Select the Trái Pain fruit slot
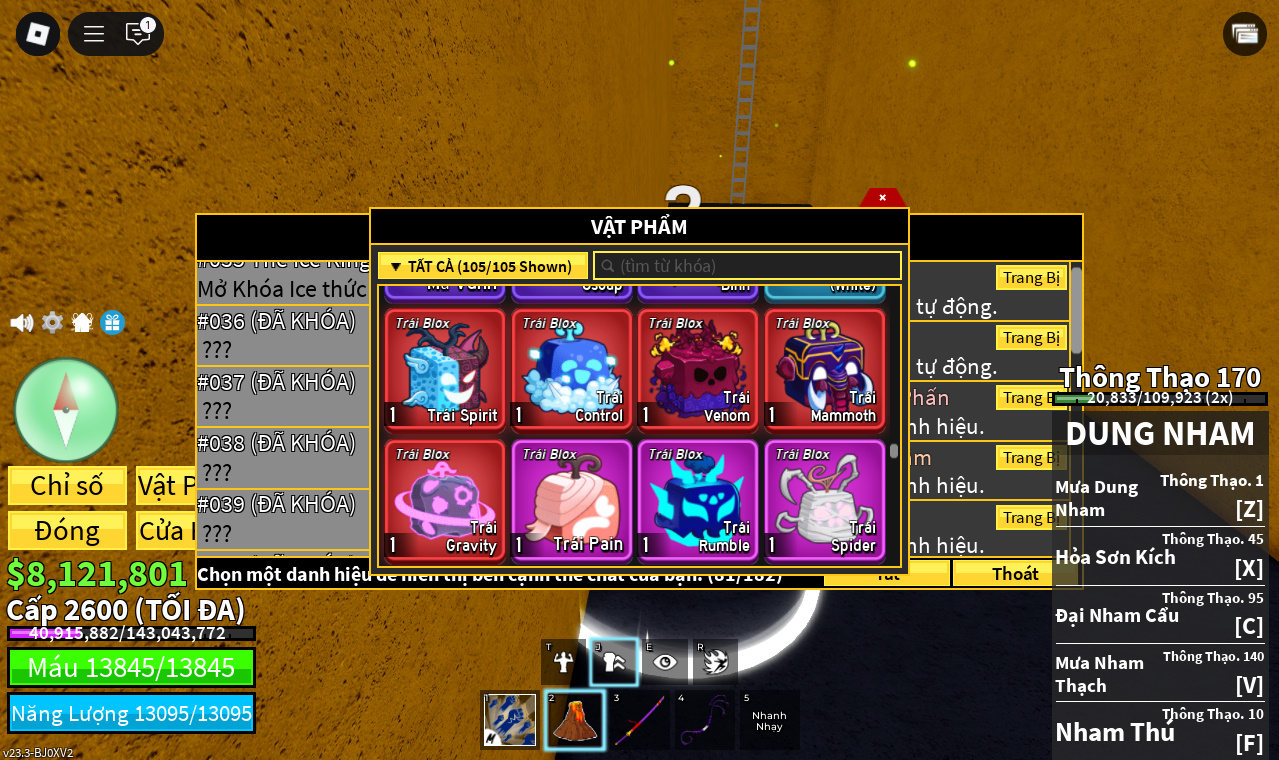 572,500
